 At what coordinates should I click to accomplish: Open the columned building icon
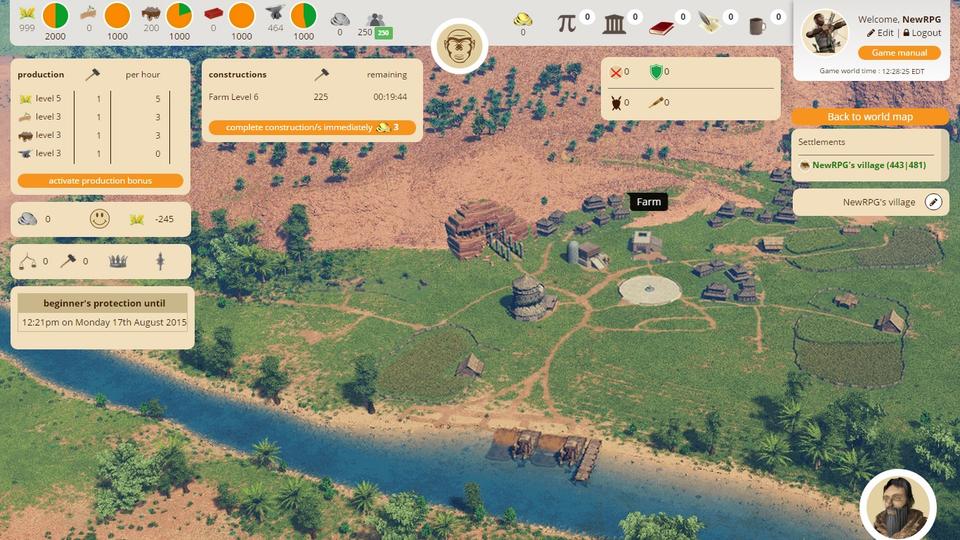[x=614, y=22]
